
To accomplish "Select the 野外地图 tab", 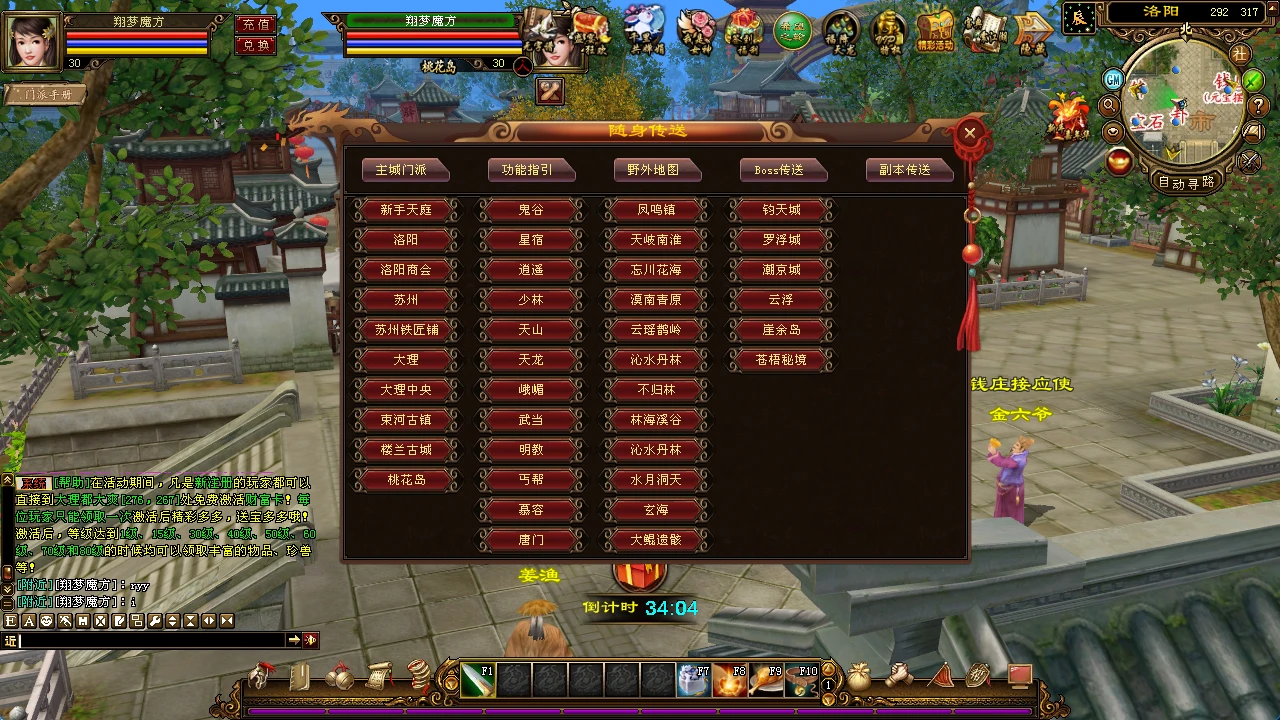I will pos(657,170).
